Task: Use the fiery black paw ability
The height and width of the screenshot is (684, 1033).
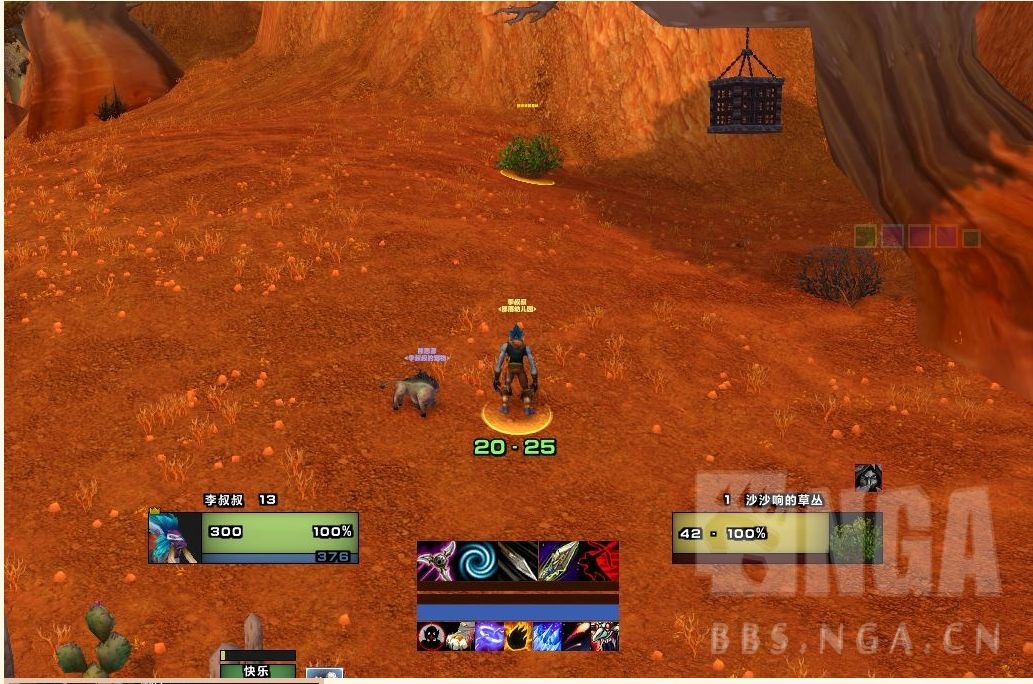Action: coord(518,637)
